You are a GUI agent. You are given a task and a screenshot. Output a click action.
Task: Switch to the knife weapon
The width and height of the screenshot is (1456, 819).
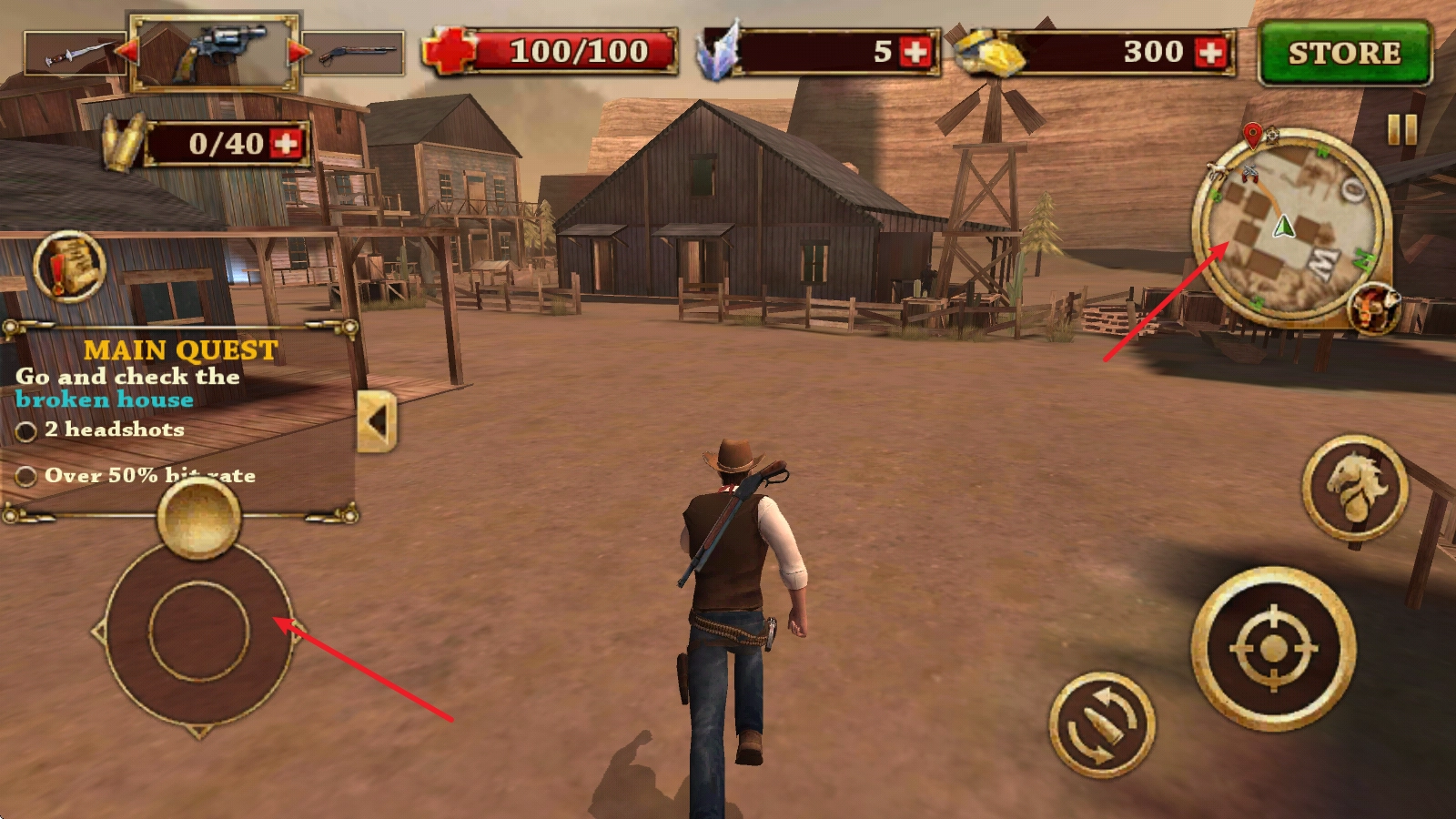coord(73,54)
